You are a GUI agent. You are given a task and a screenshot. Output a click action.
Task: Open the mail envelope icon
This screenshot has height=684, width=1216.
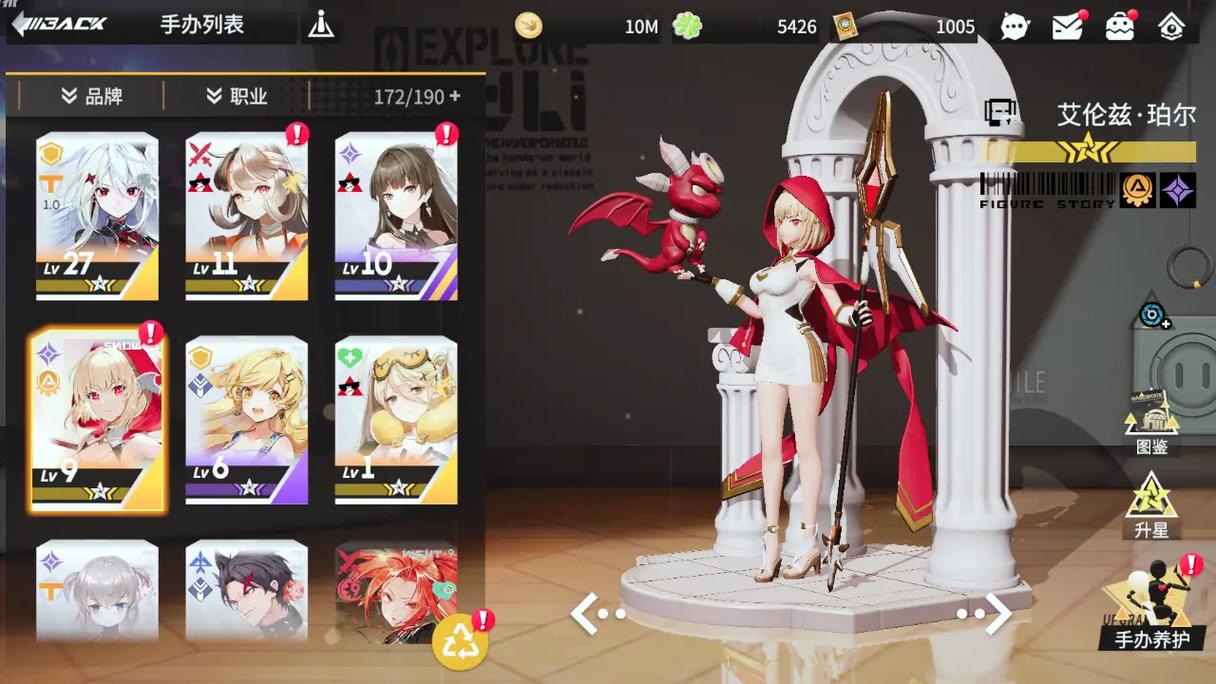(x=1067, y=27)
